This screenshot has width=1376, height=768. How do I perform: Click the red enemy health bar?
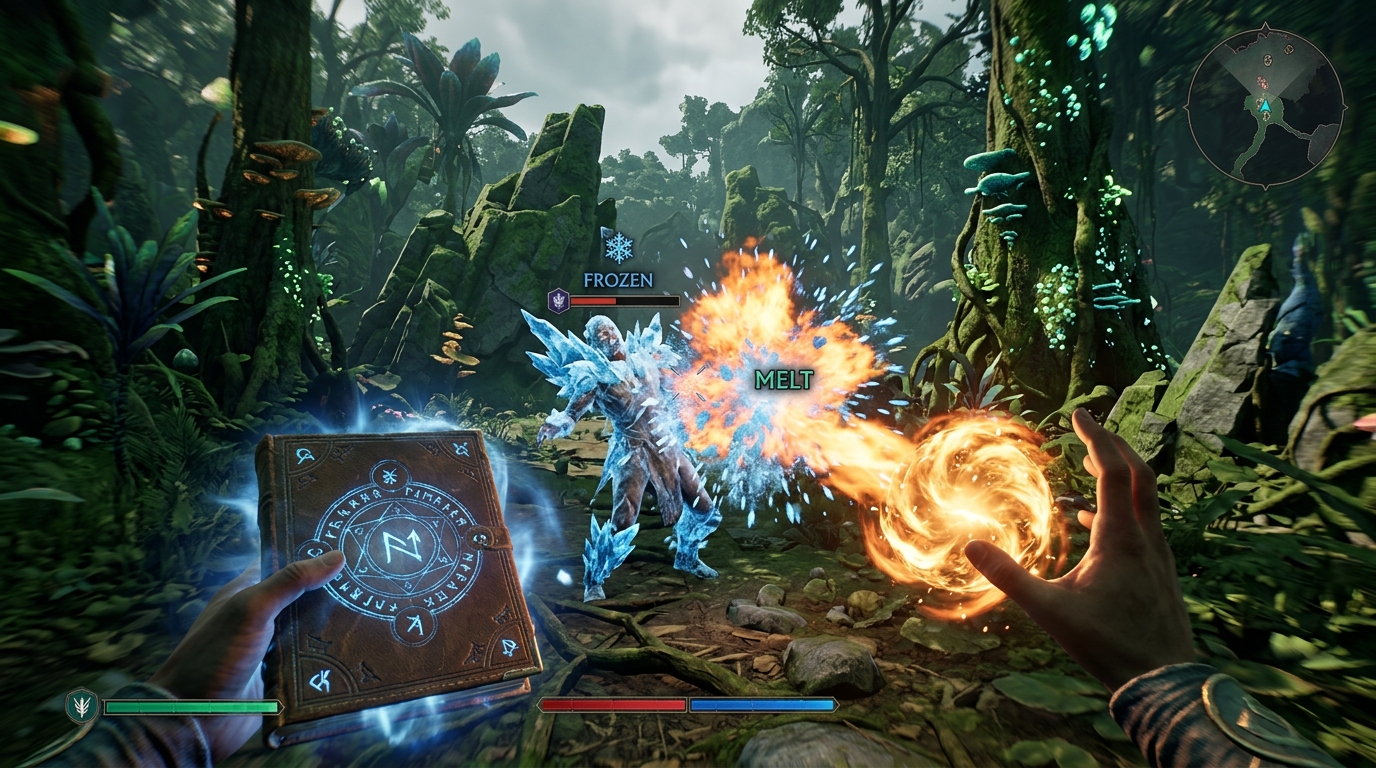[592, 301]
